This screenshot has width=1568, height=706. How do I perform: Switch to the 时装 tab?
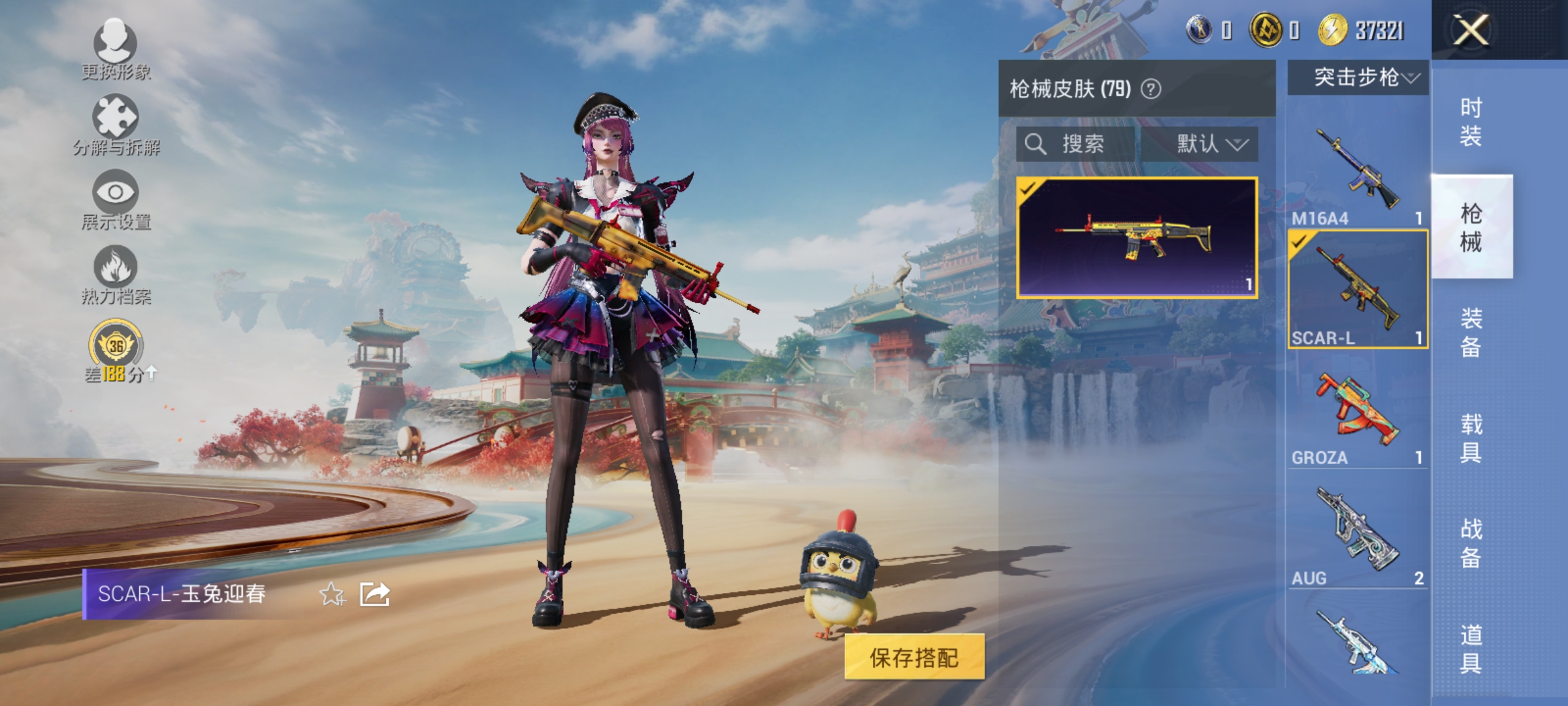click(x=1471, y=121)
